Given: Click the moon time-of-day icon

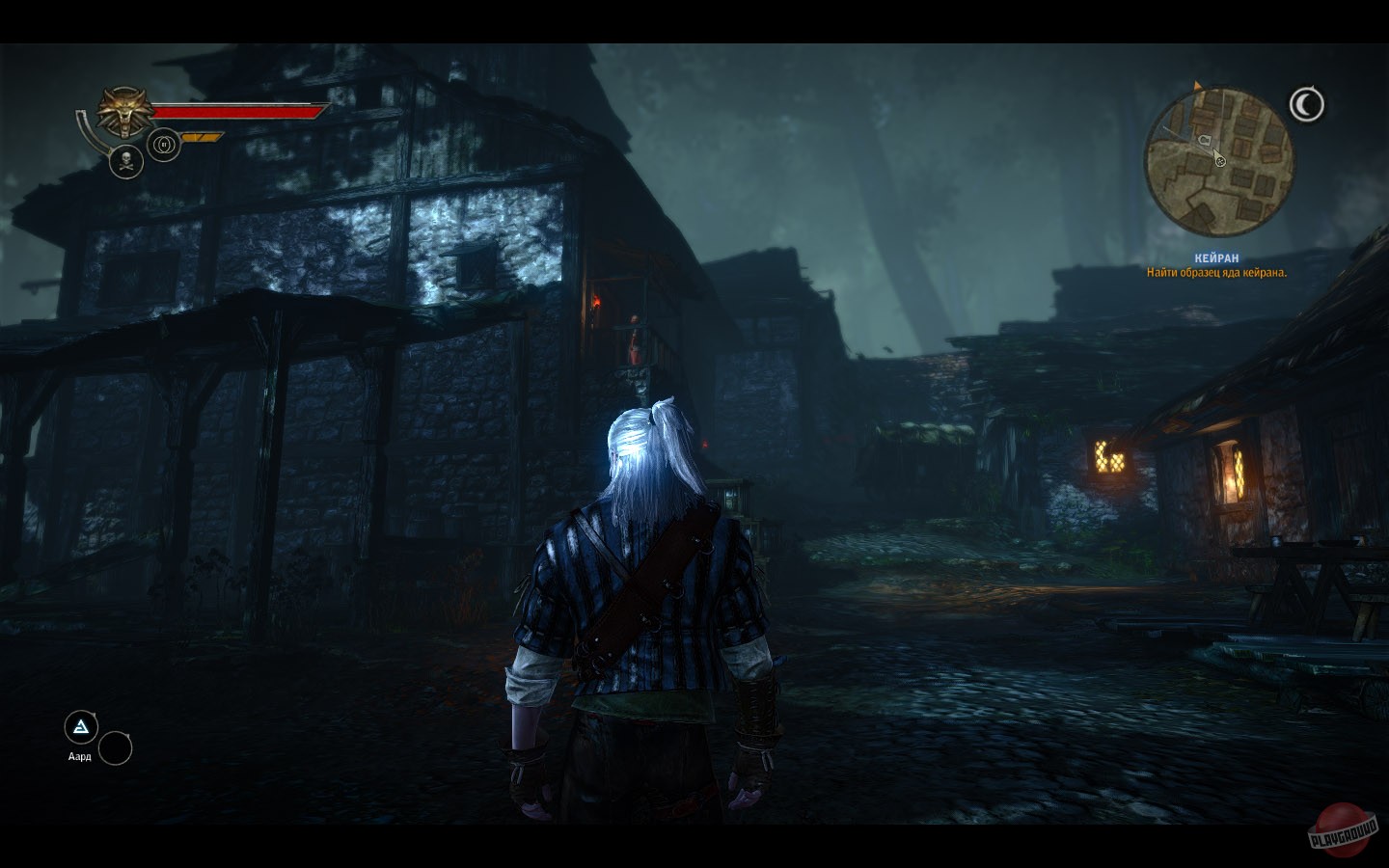Looking at the screenshot, I should tap(1307, 101).
